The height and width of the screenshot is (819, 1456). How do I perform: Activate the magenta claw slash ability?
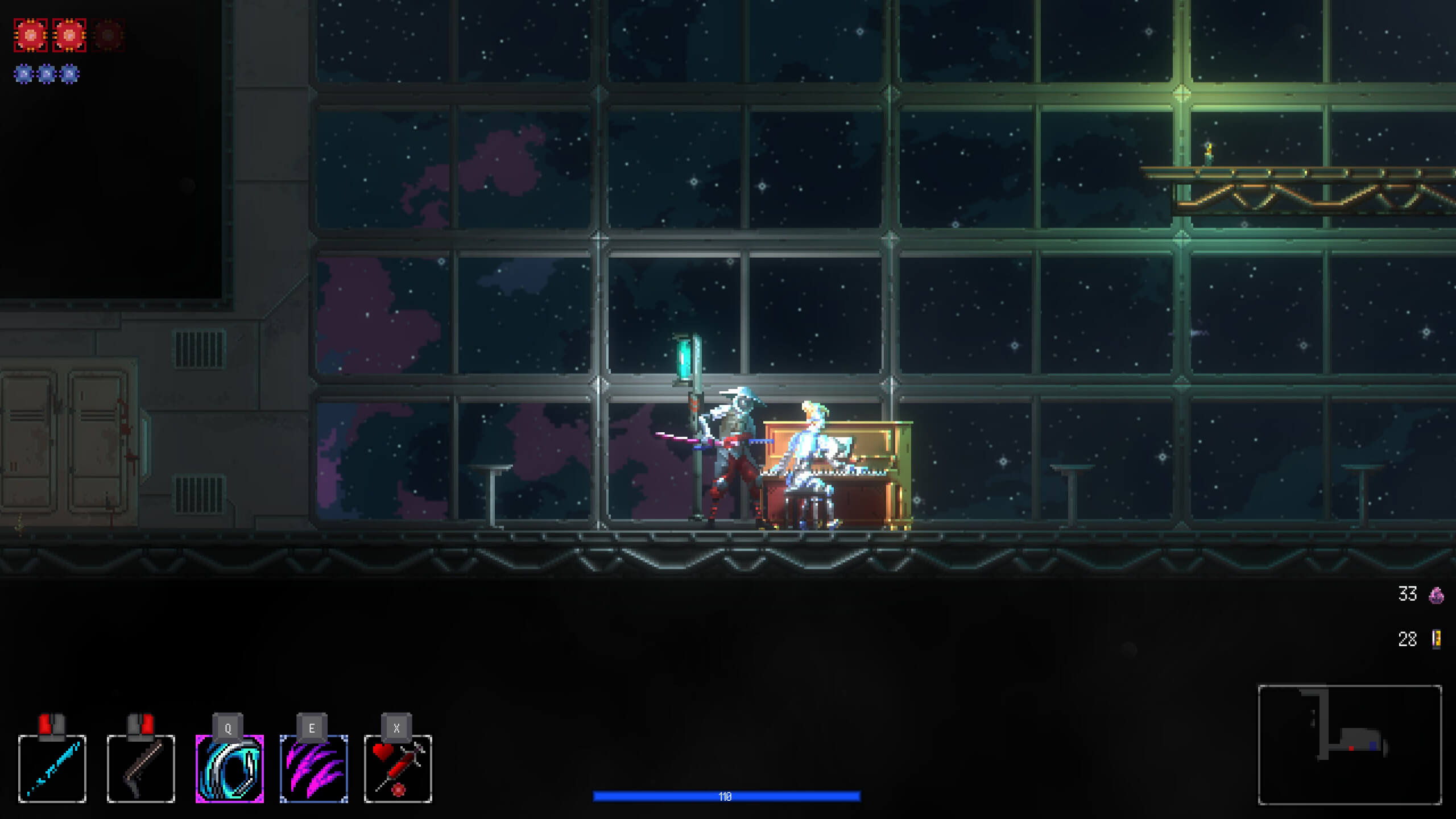(x=314, y=768)
